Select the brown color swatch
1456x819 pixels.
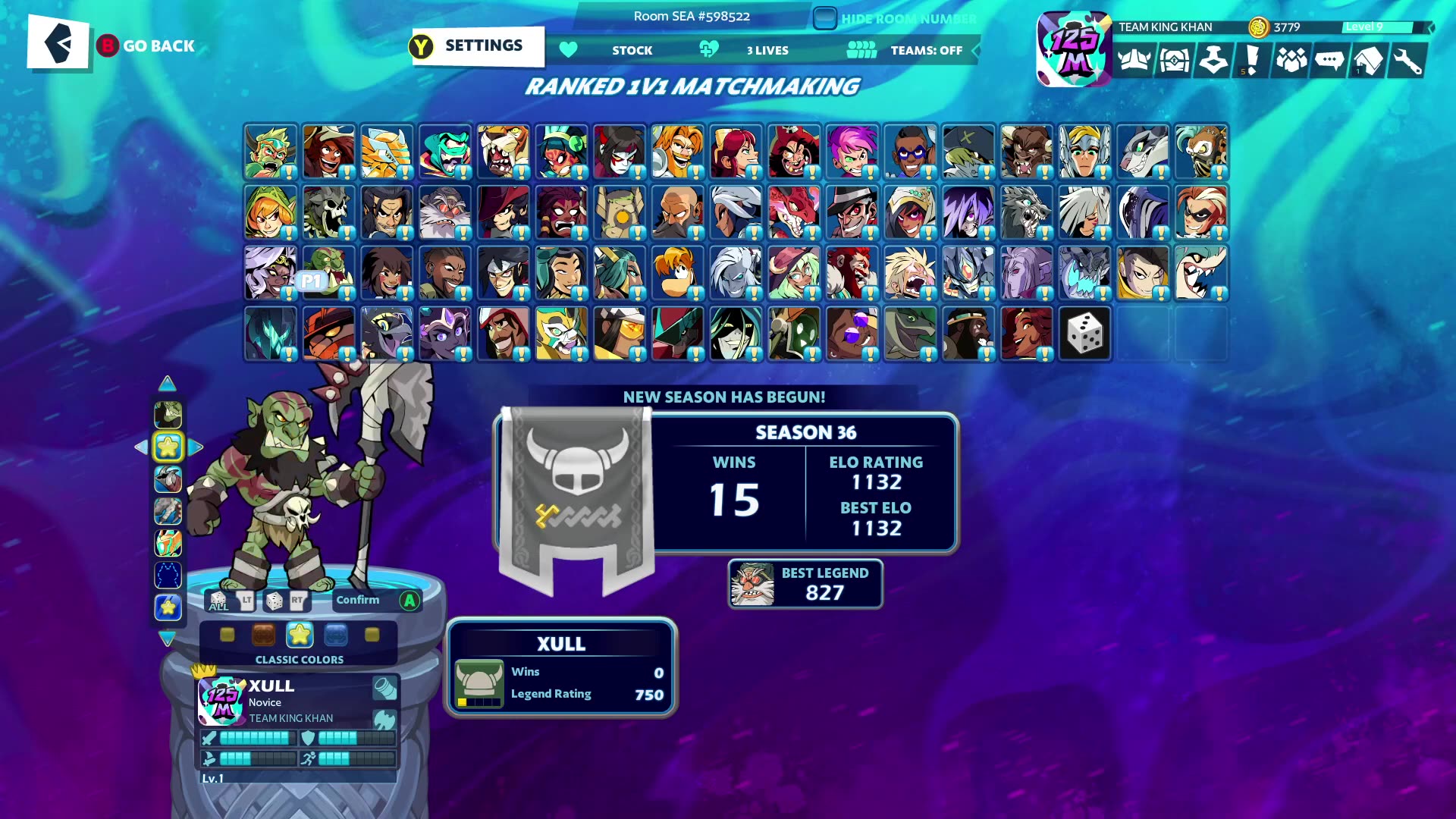pos(263,635)
